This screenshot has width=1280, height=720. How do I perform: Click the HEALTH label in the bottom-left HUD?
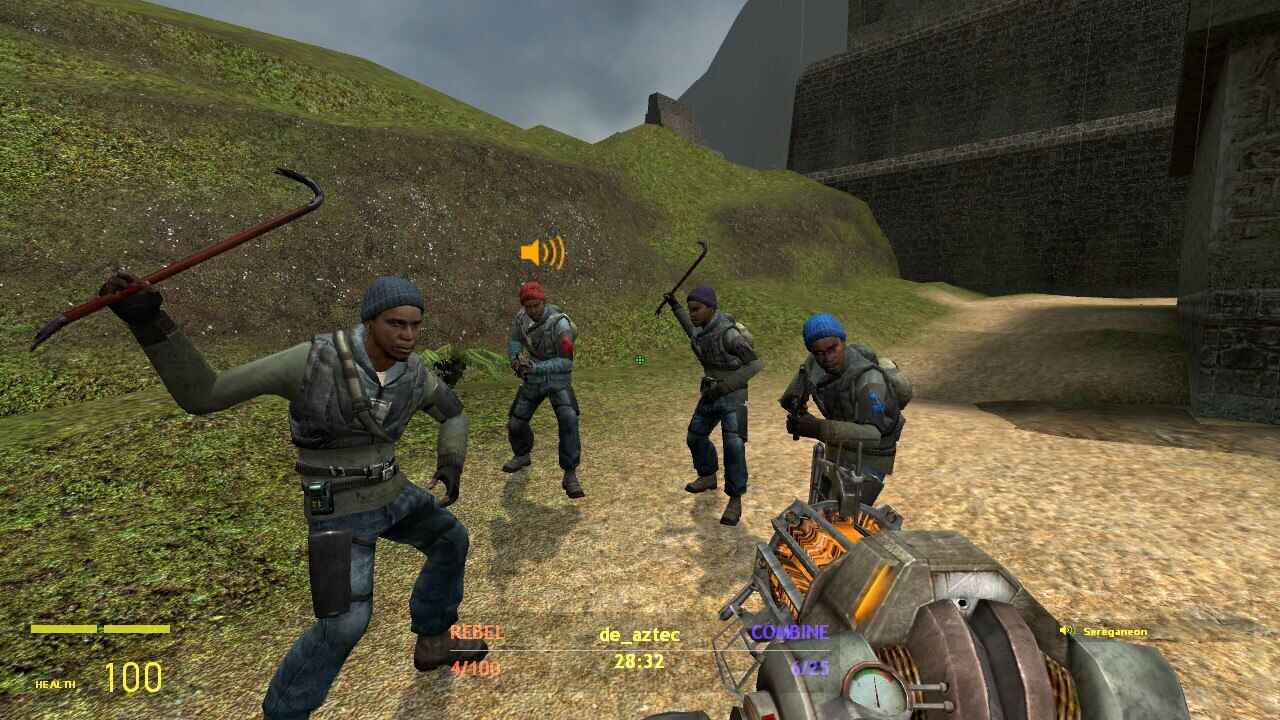pos(55,685)
